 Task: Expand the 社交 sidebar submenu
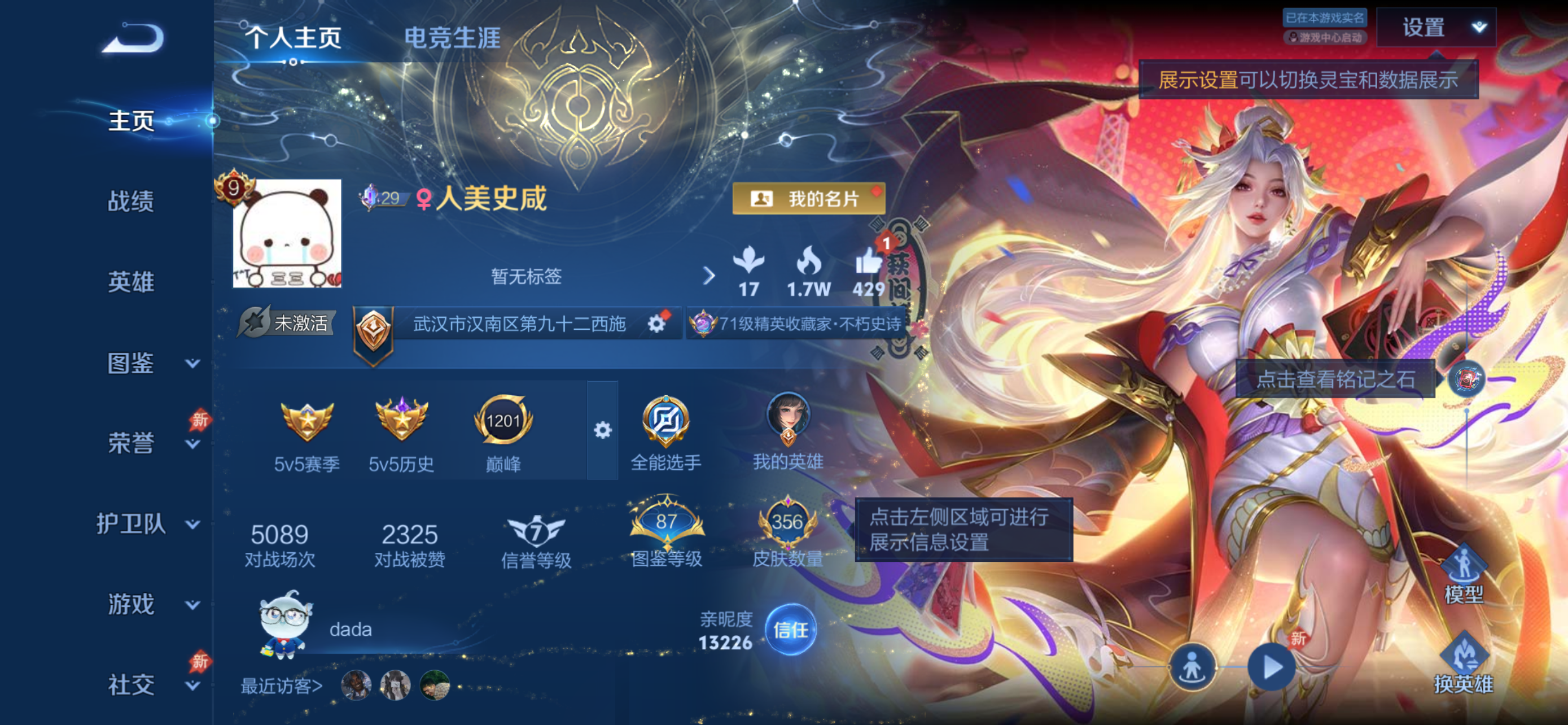(x=192, y=685)
